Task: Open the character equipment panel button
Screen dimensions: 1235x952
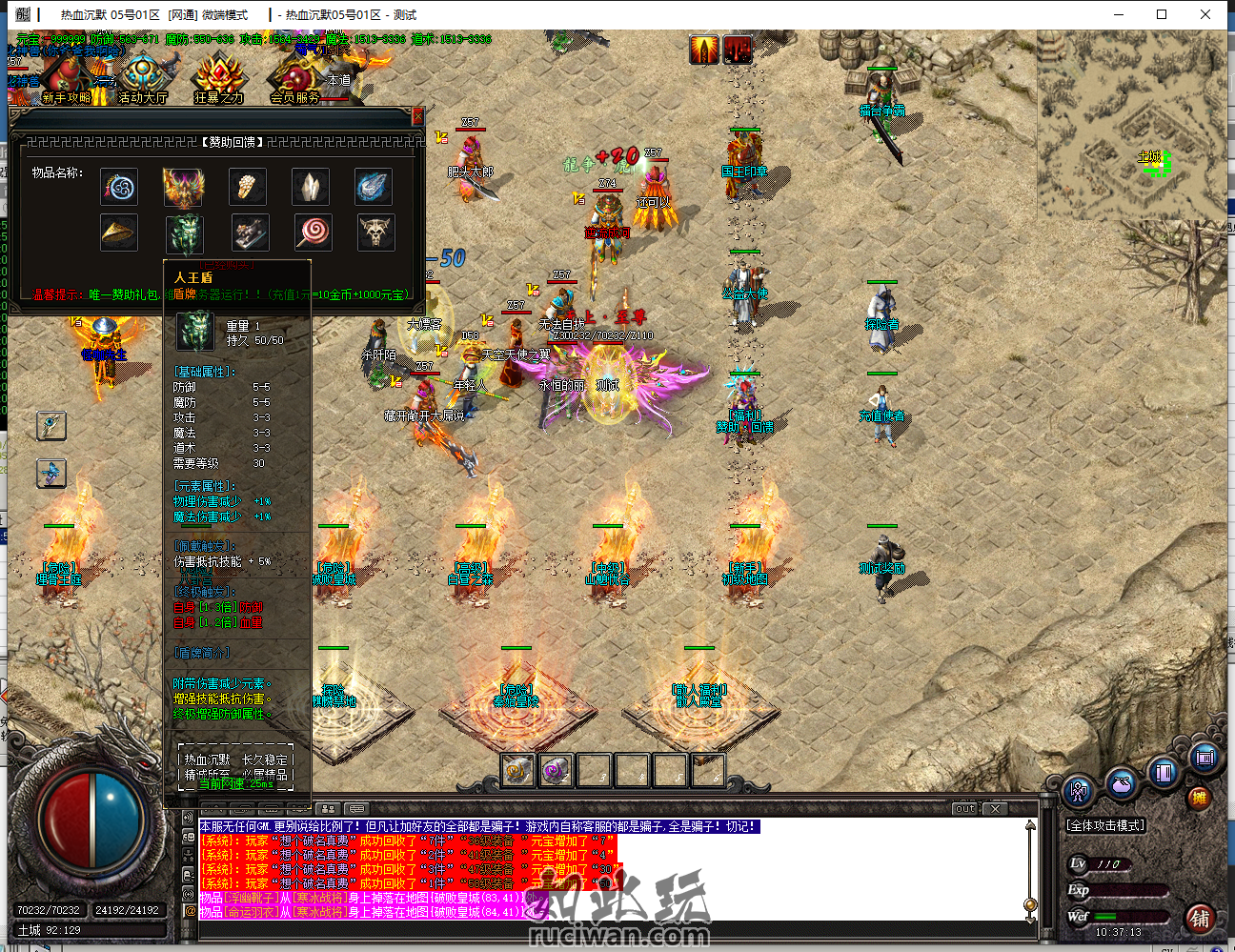Action: (x=1080, y=790)
